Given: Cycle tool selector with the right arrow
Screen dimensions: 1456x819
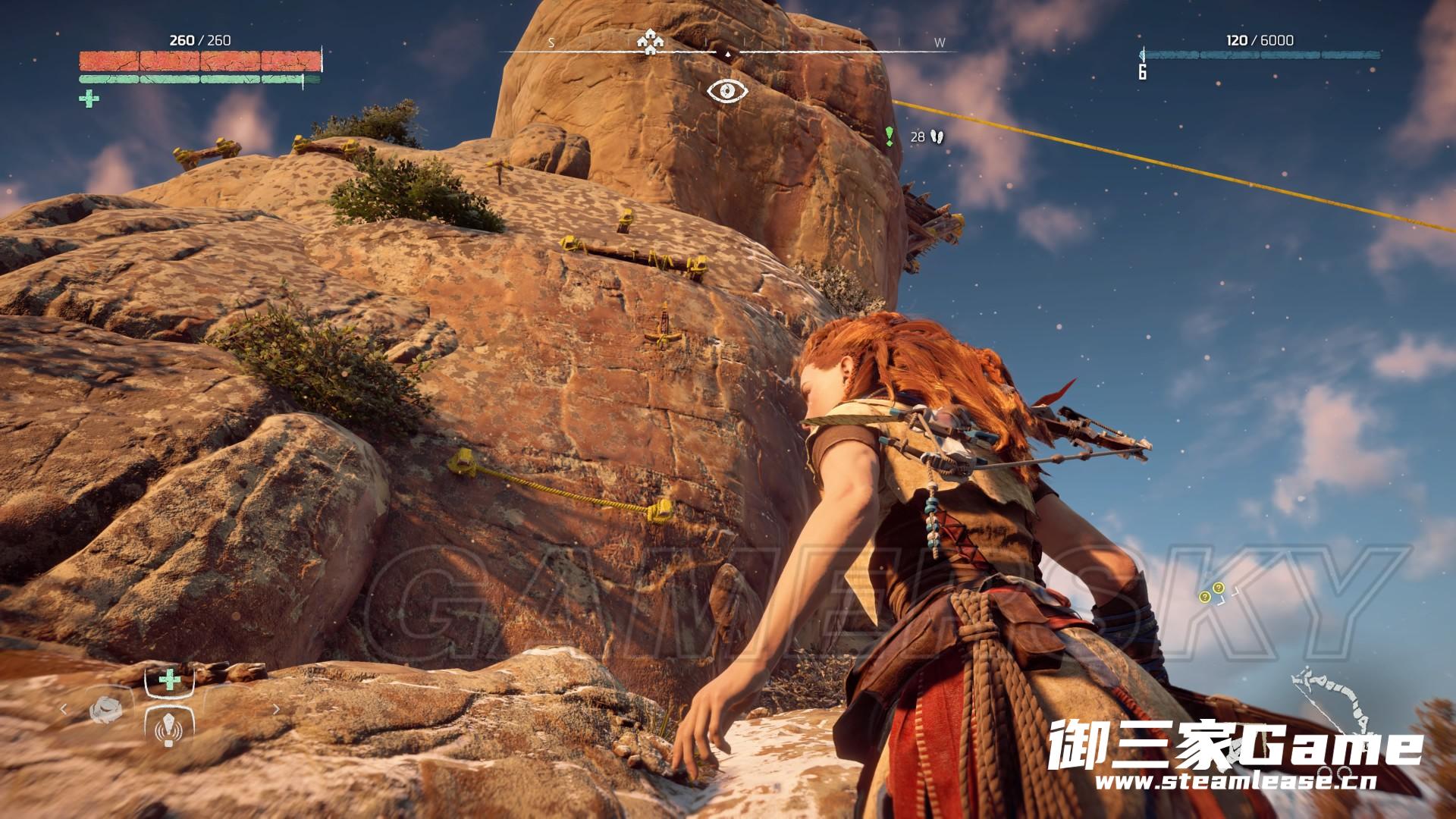Looking at the screenshot, I should [x=276, y=710].
